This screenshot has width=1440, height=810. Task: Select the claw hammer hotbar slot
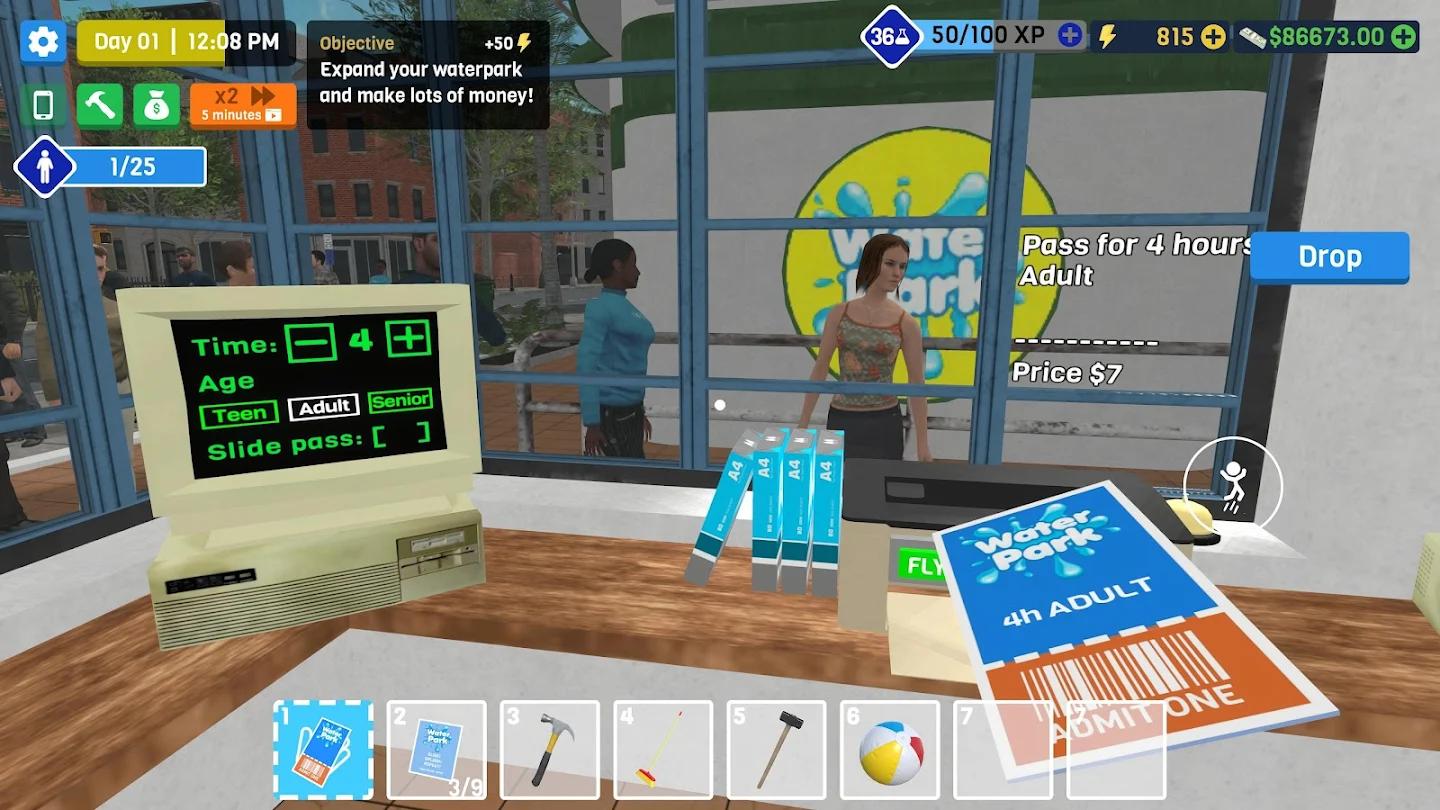tap(550, 750)
